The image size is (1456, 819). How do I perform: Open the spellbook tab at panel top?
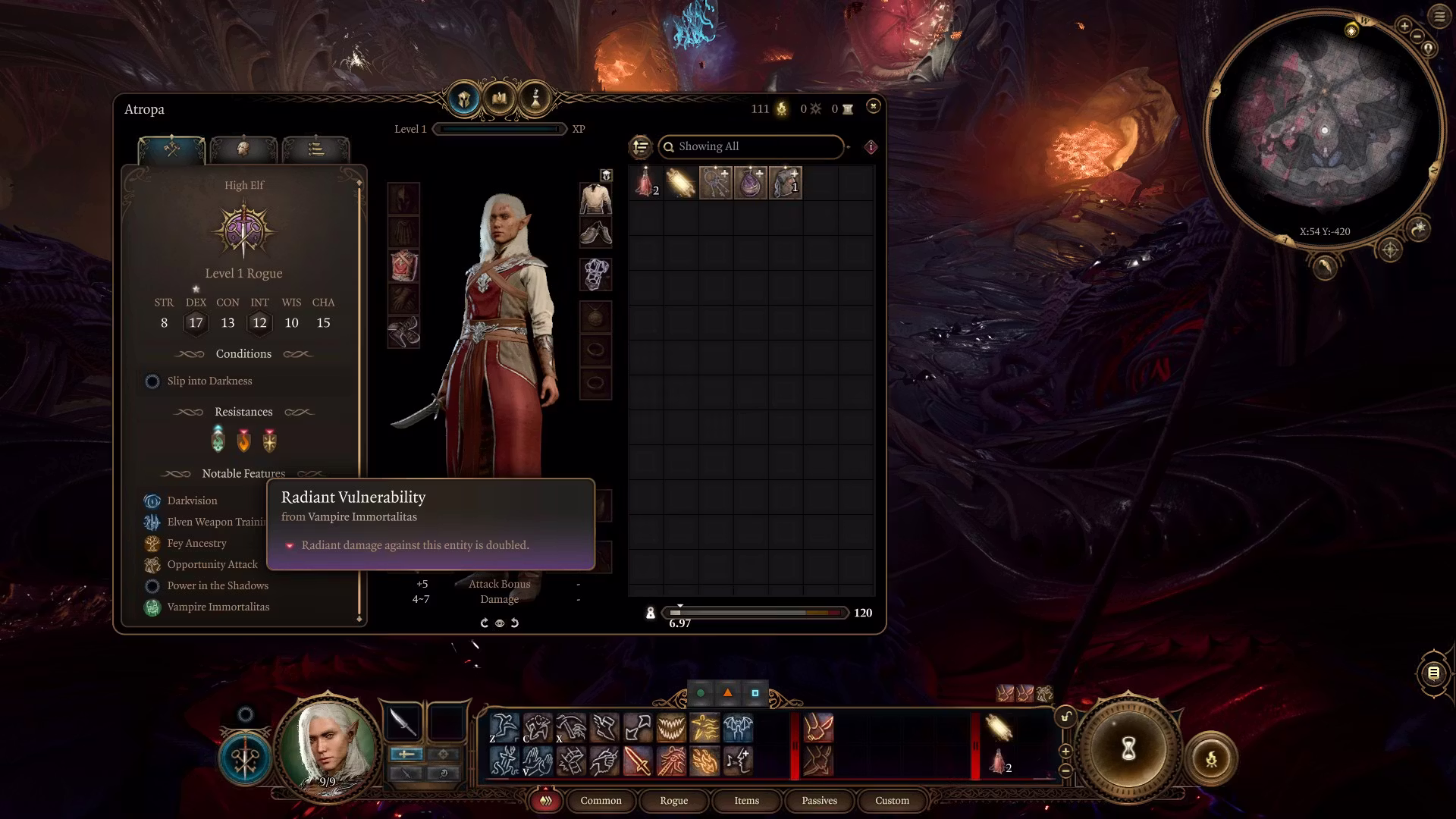pos(499,99)
